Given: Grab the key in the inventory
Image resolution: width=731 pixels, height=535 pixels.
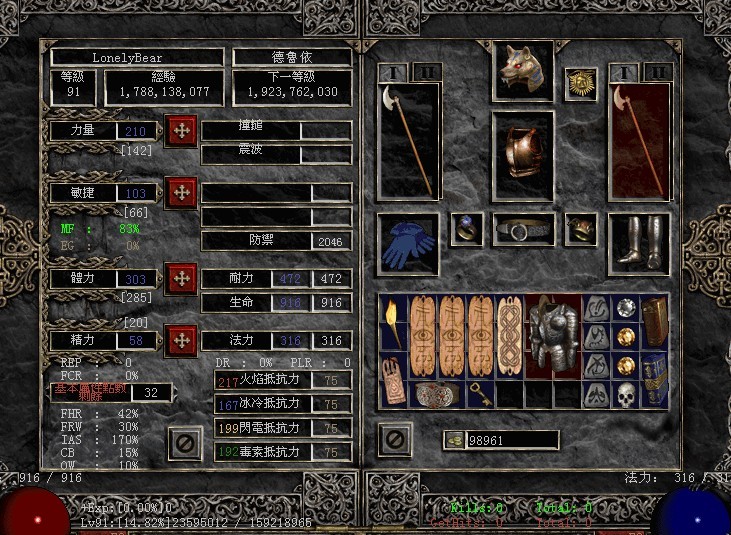Looking at the screenshot, I should tap(482, 394).
